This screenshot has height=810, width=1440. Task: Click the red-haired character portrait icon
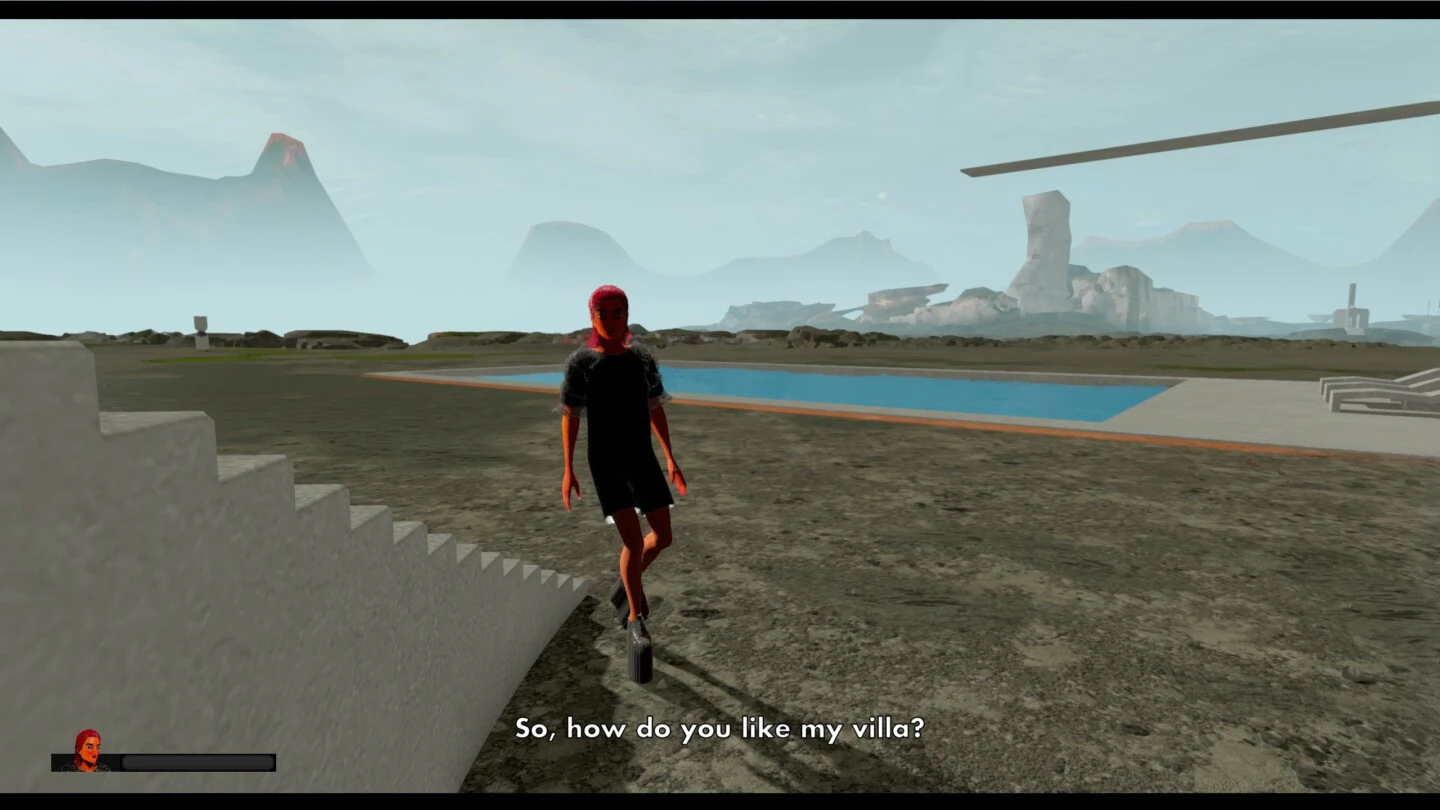87,750
